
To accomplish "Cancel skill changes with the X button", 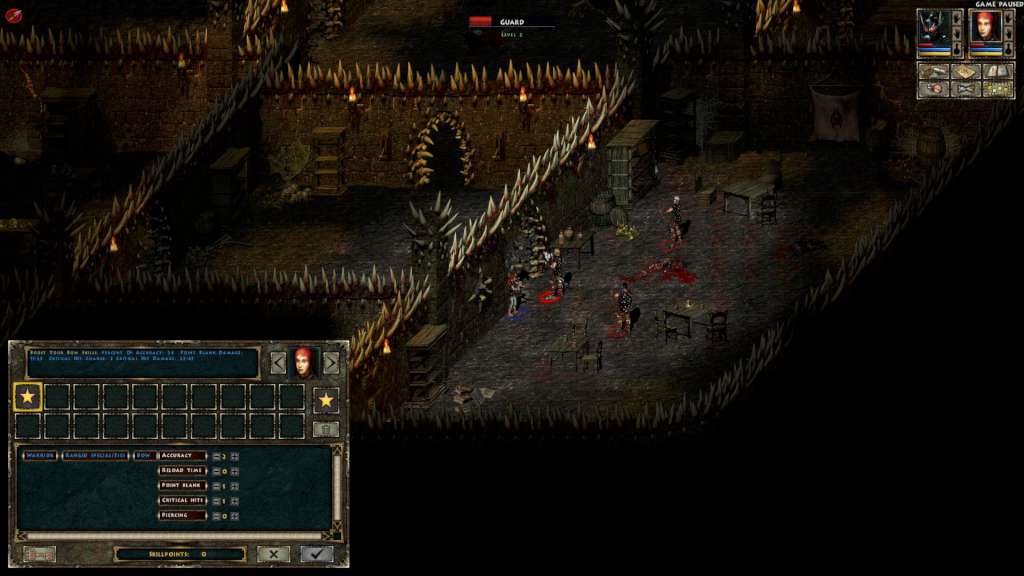I will pos(273,553).
